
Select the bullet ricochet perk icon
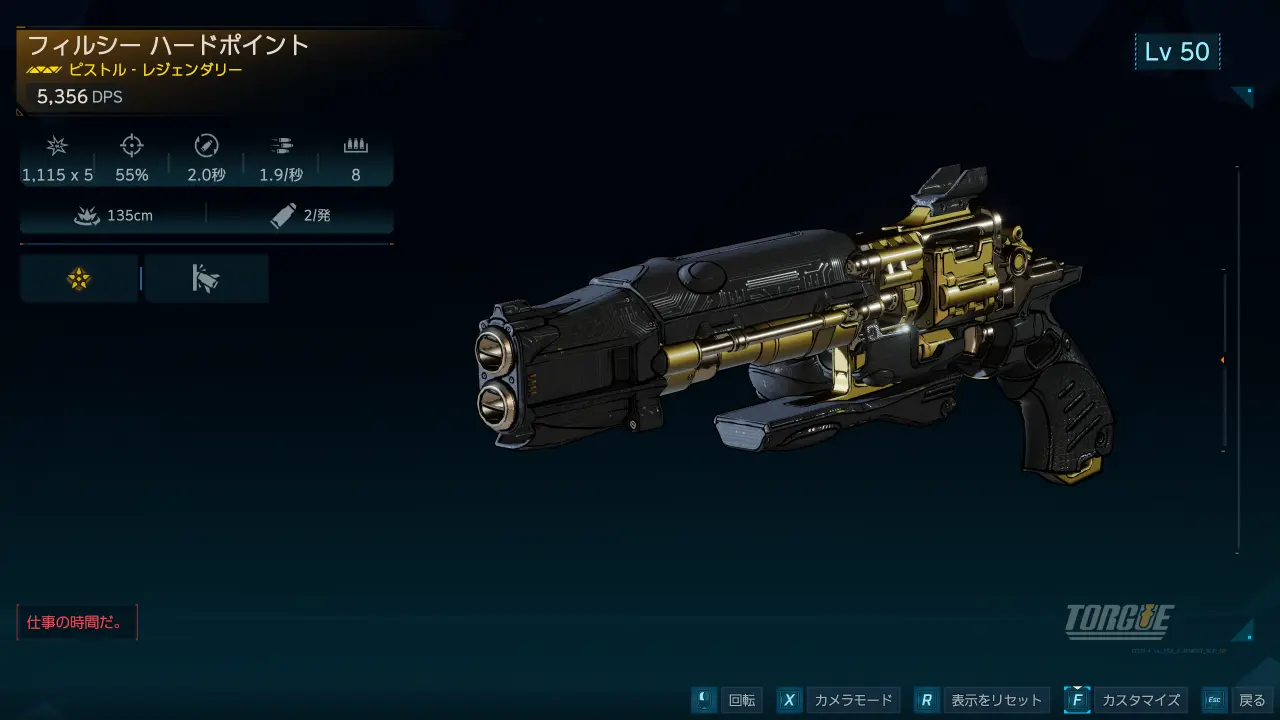tap(206, 279)
